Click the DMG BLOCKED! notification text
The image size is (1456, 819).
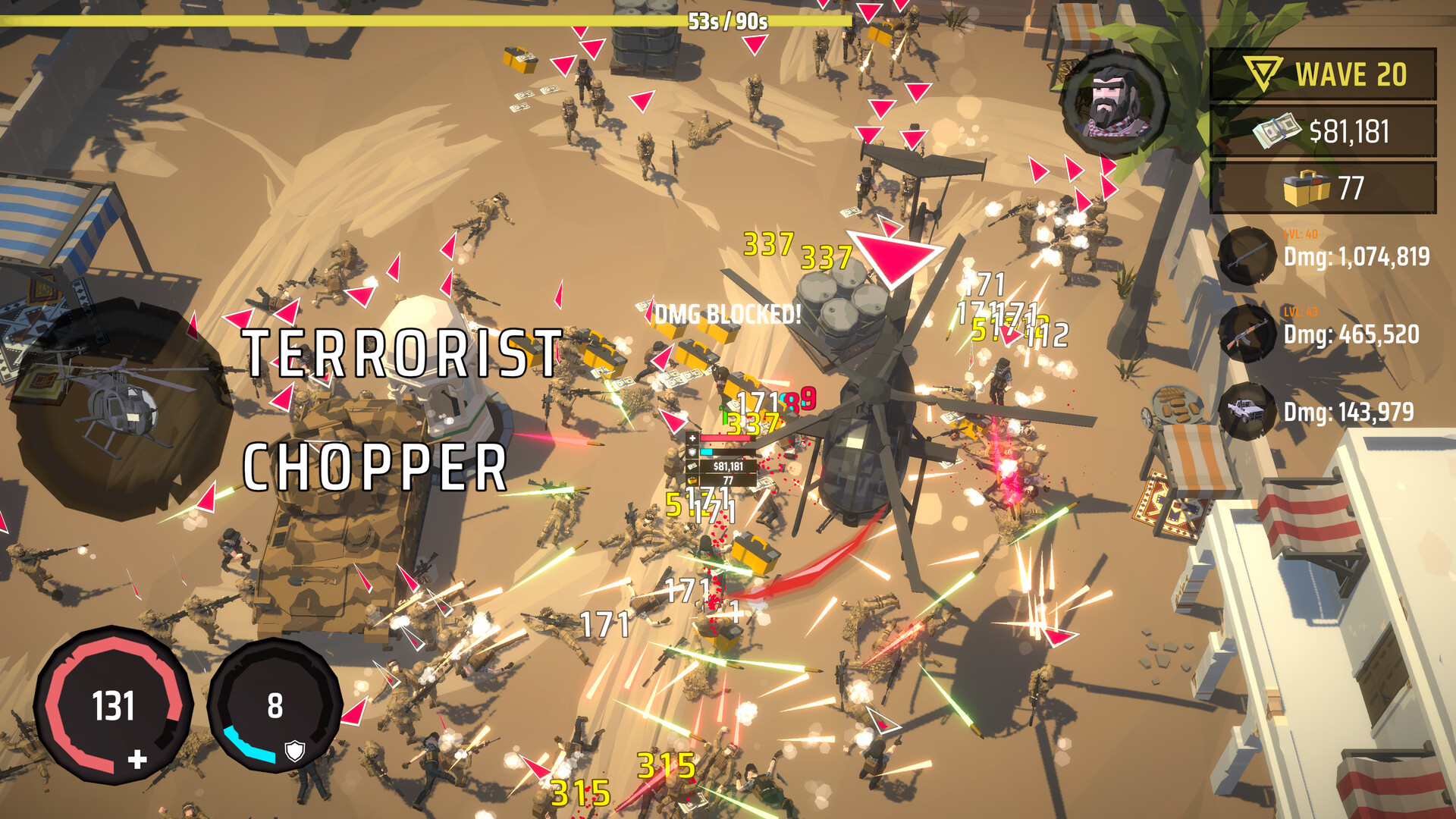pyautogui.click(x=729, y=313)
